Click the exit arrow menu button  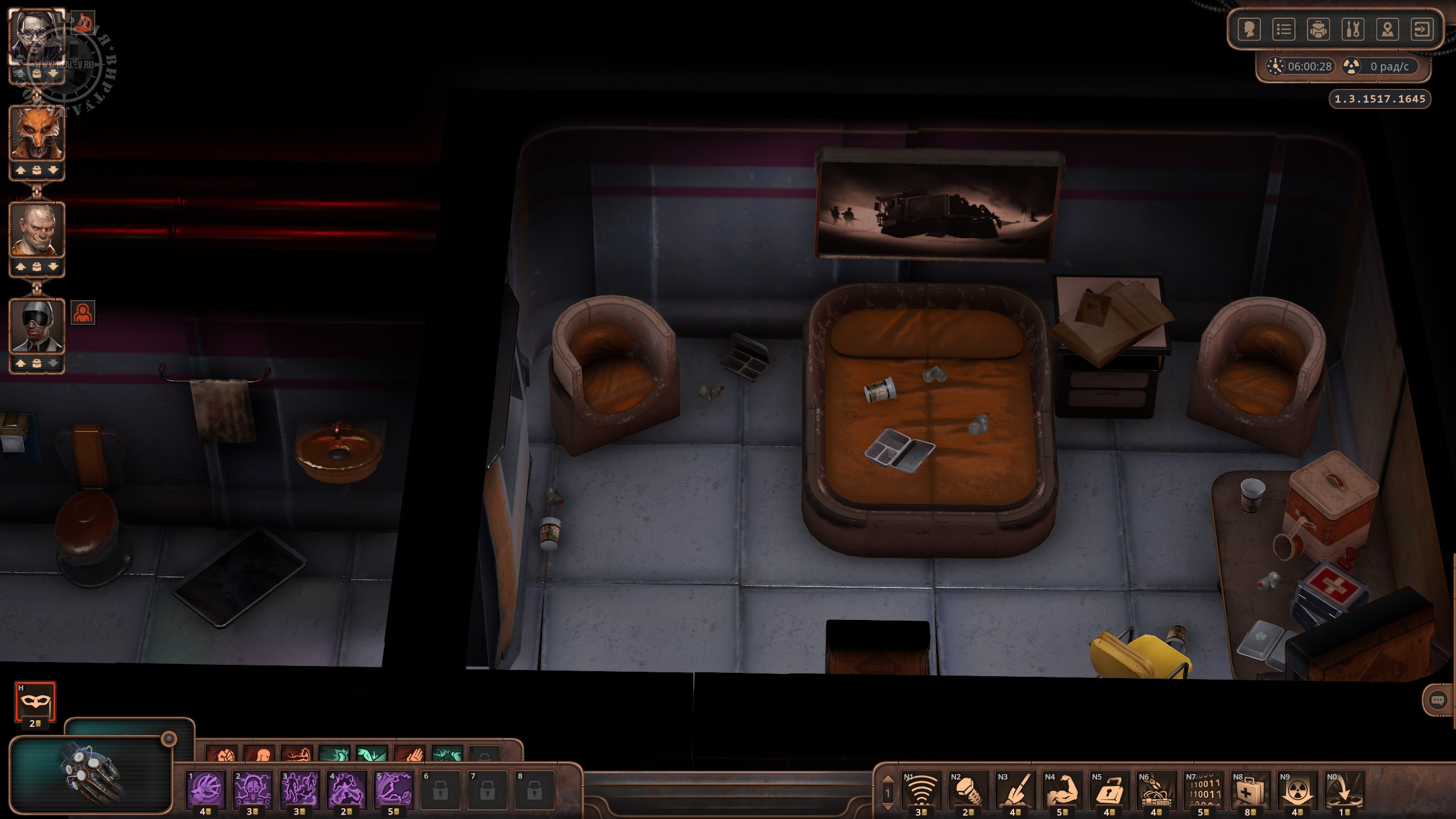coord(1422,30)
